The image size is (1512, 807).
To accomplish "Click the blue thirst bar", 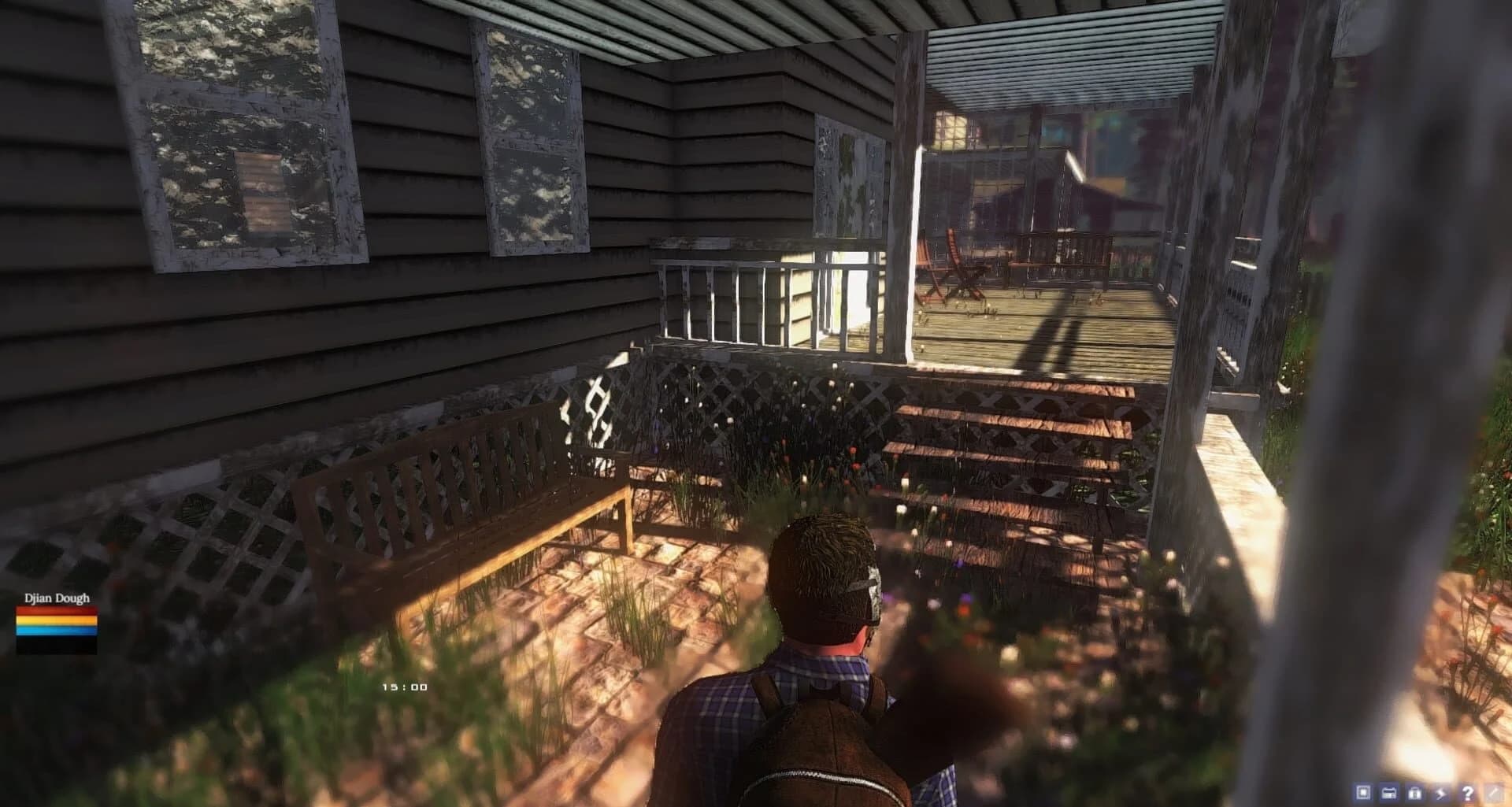I will tap(55, 630).
